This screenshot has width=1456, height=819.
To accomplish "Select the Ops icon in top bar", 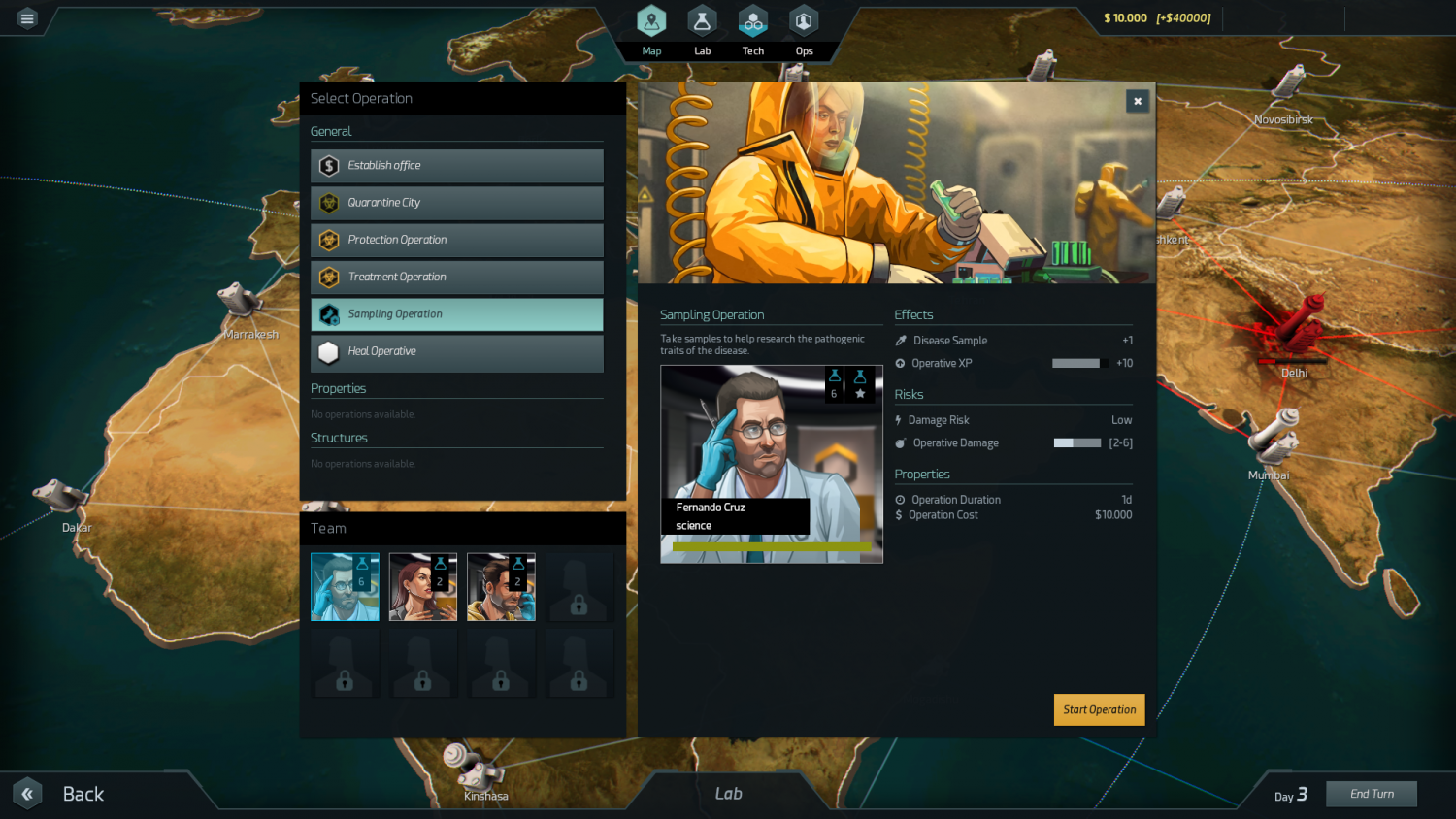I will (x=804, y=19).
